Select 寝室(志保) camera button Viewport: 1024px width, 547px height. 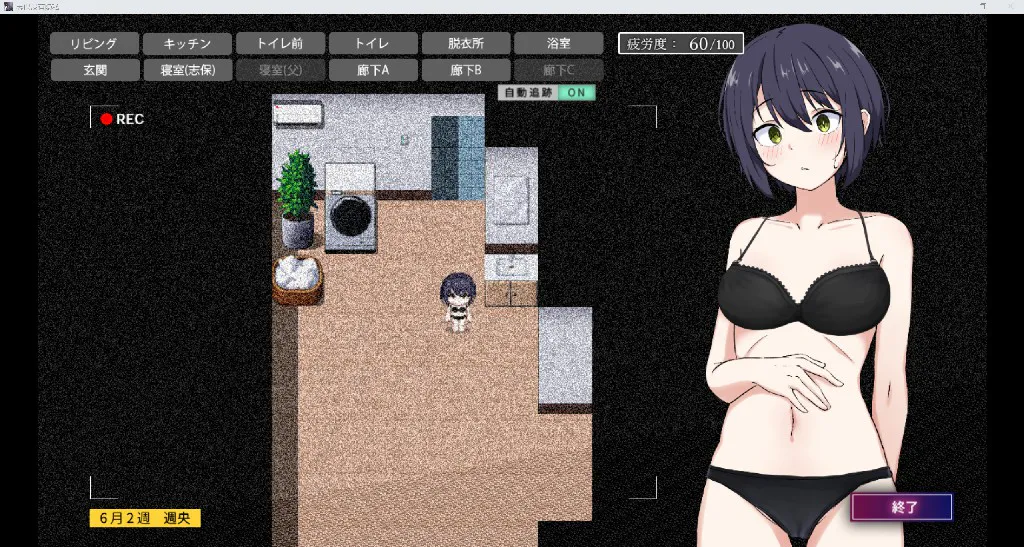187,70
